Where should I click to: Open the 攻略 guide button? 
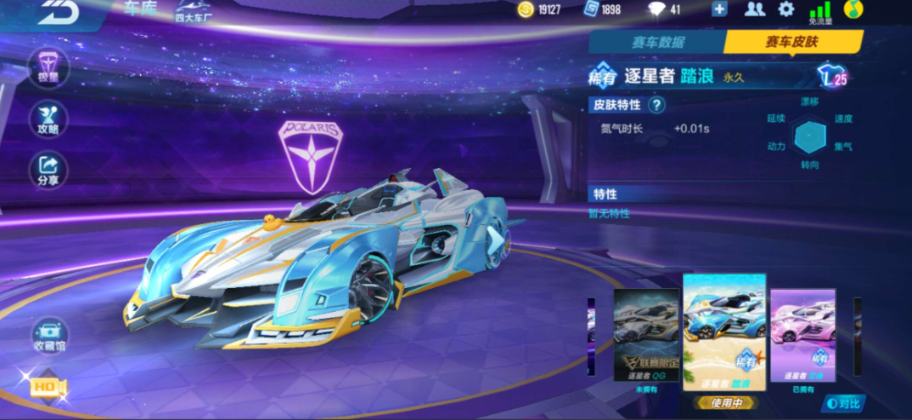point(47,118)
